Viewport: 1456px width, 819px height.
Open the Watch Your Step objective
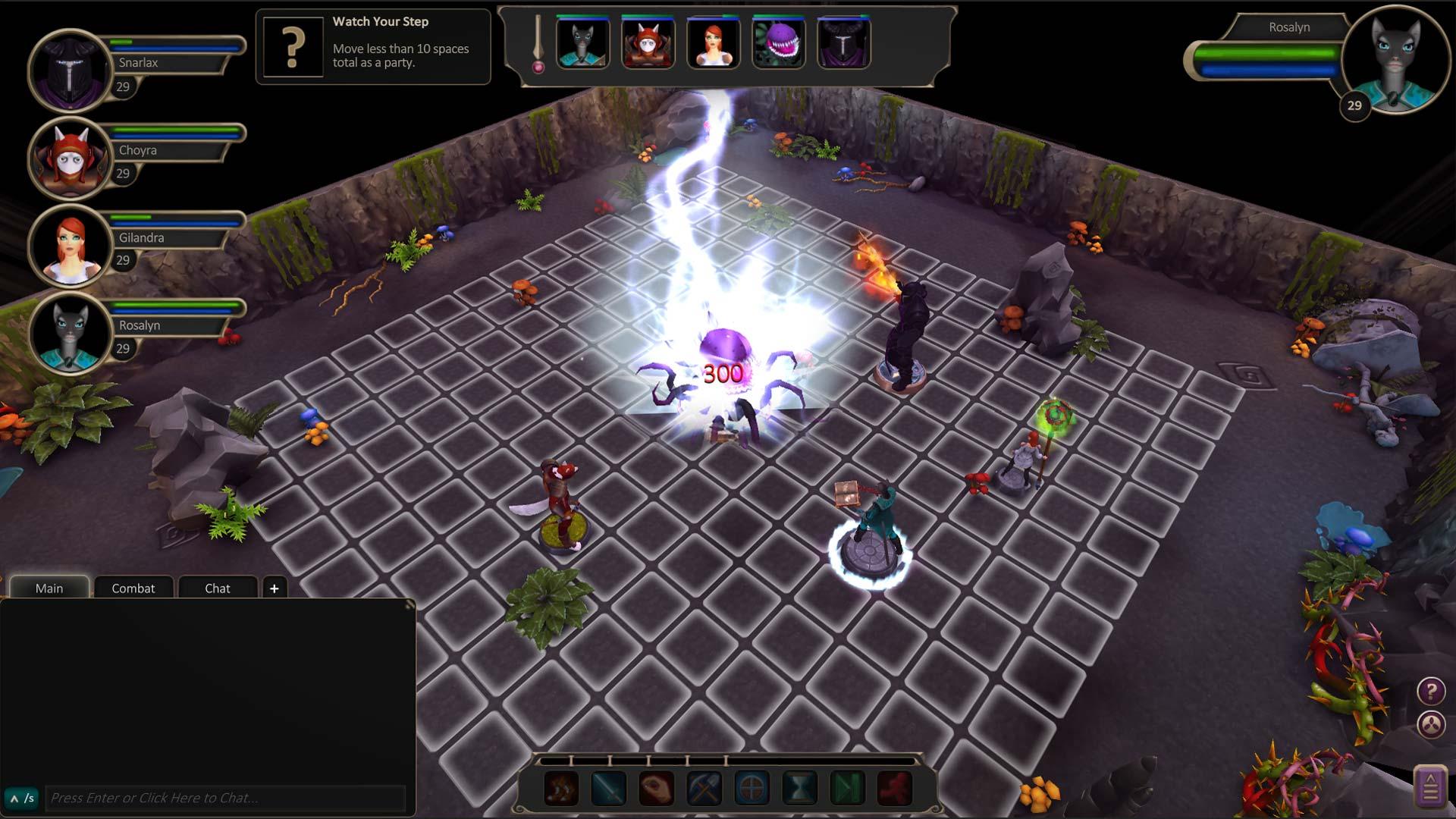coord(293,47)
